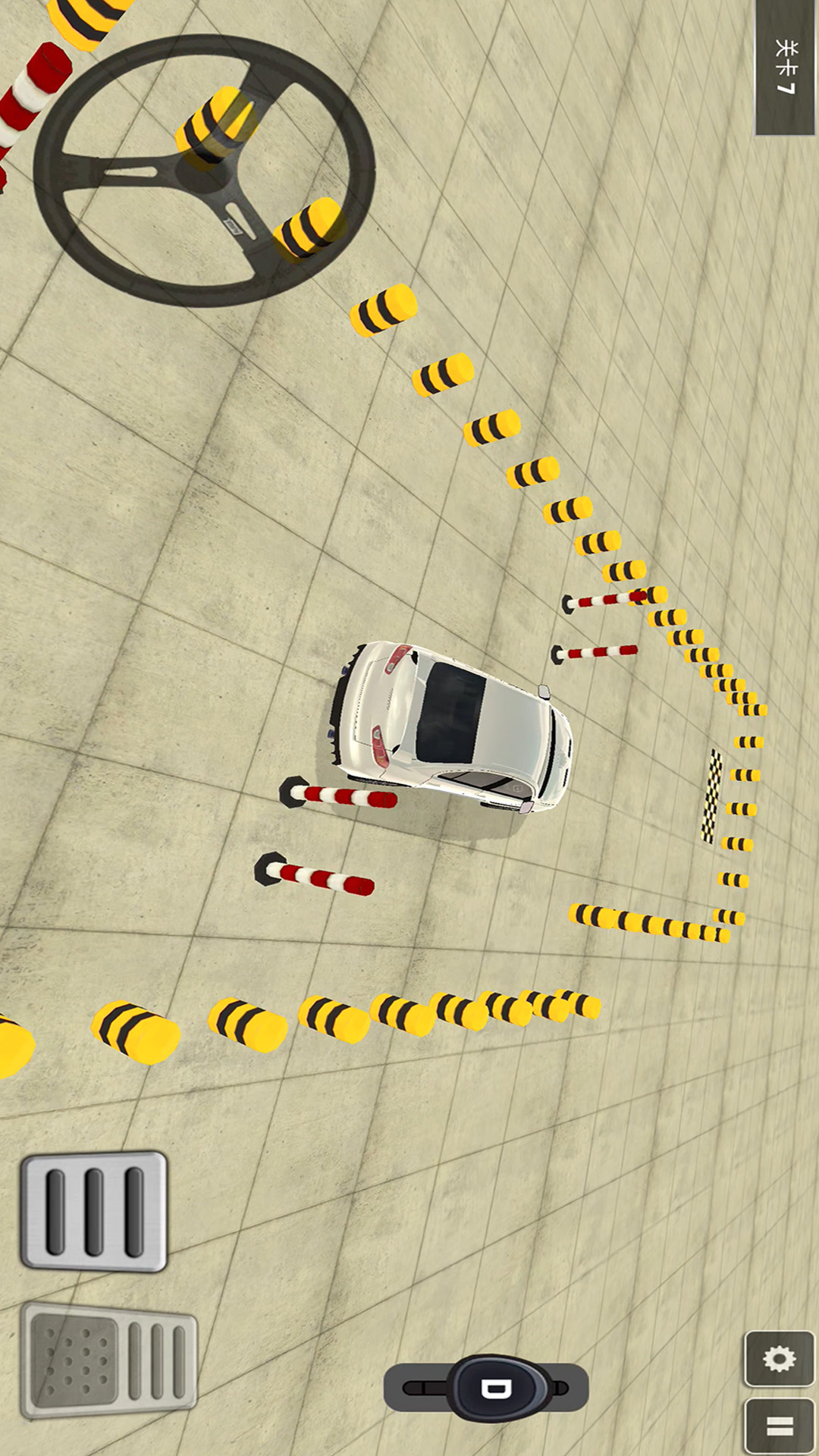Image resolution: width=819 pixels, height=1456 pixels.
Task: Click the steering wheel control
Action: click(x=203, y=171)
